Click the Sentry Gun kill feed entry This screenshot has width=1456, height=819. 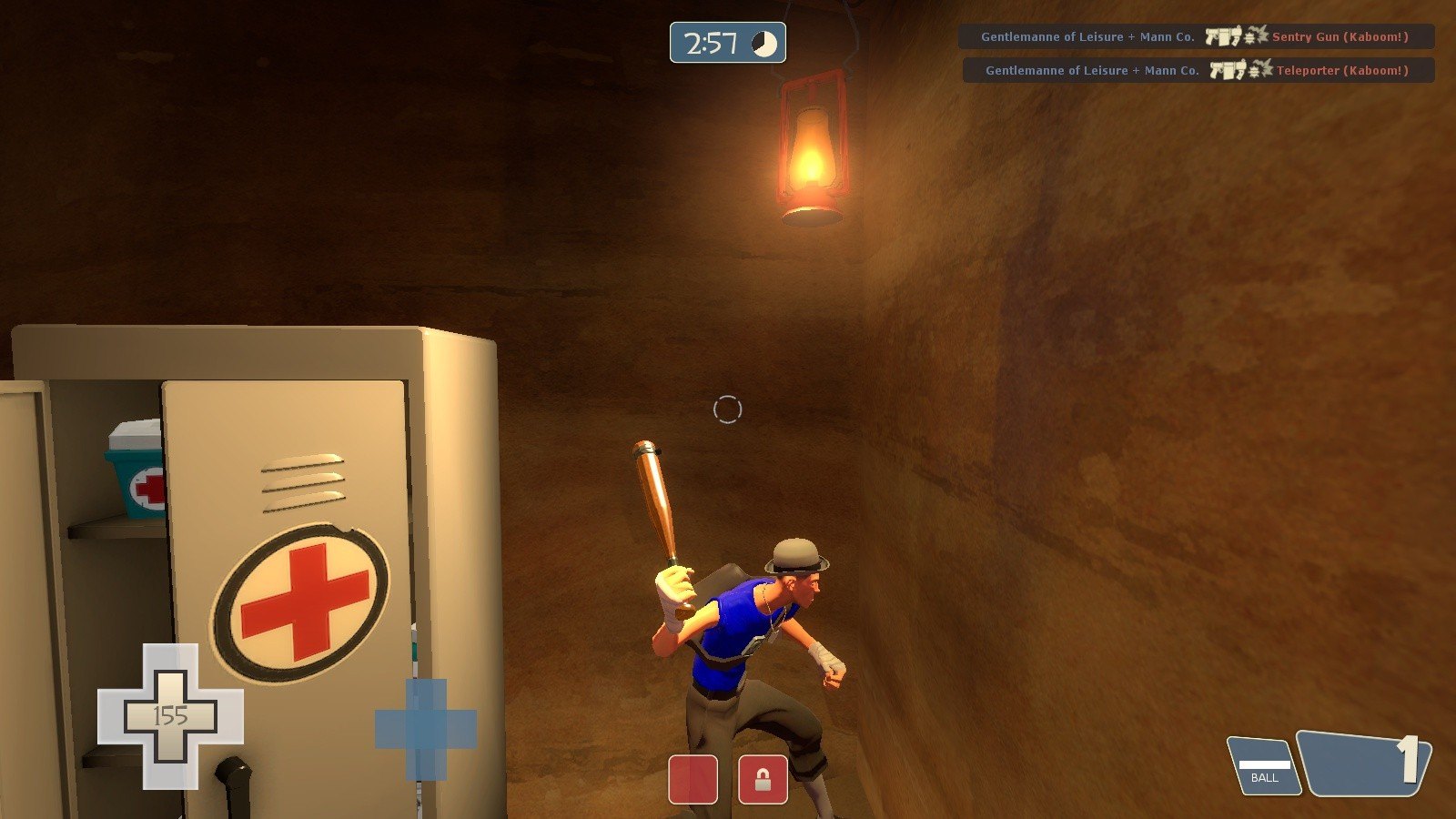1196,37
